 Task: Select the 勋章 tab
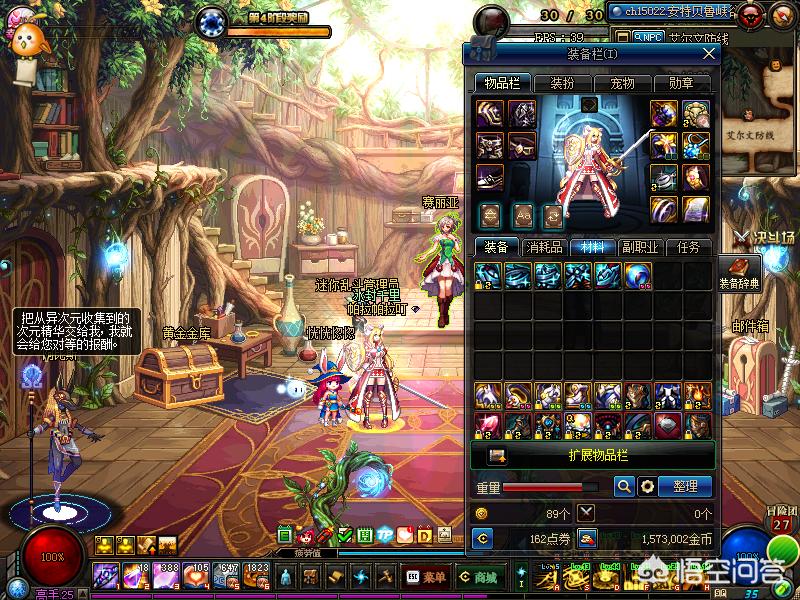682,83
